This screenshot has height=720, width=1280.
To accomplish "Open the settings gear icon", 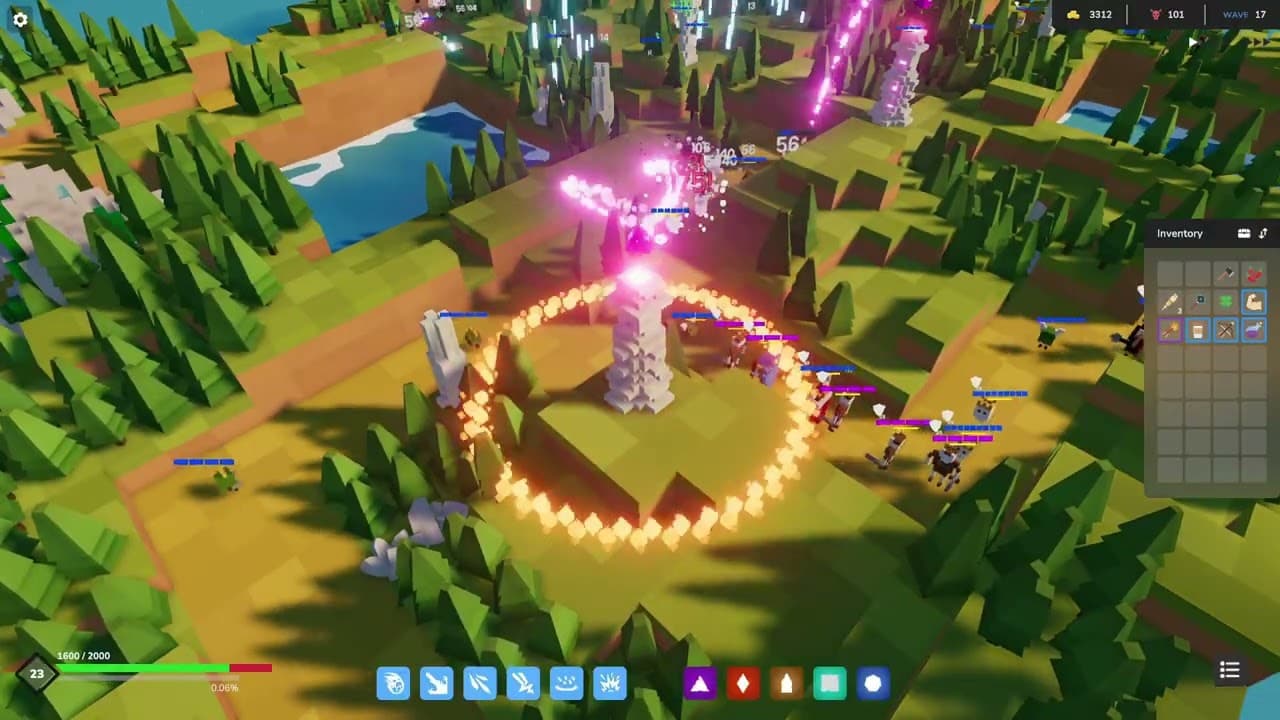I will pyautogui.click(x=19, y=19).
